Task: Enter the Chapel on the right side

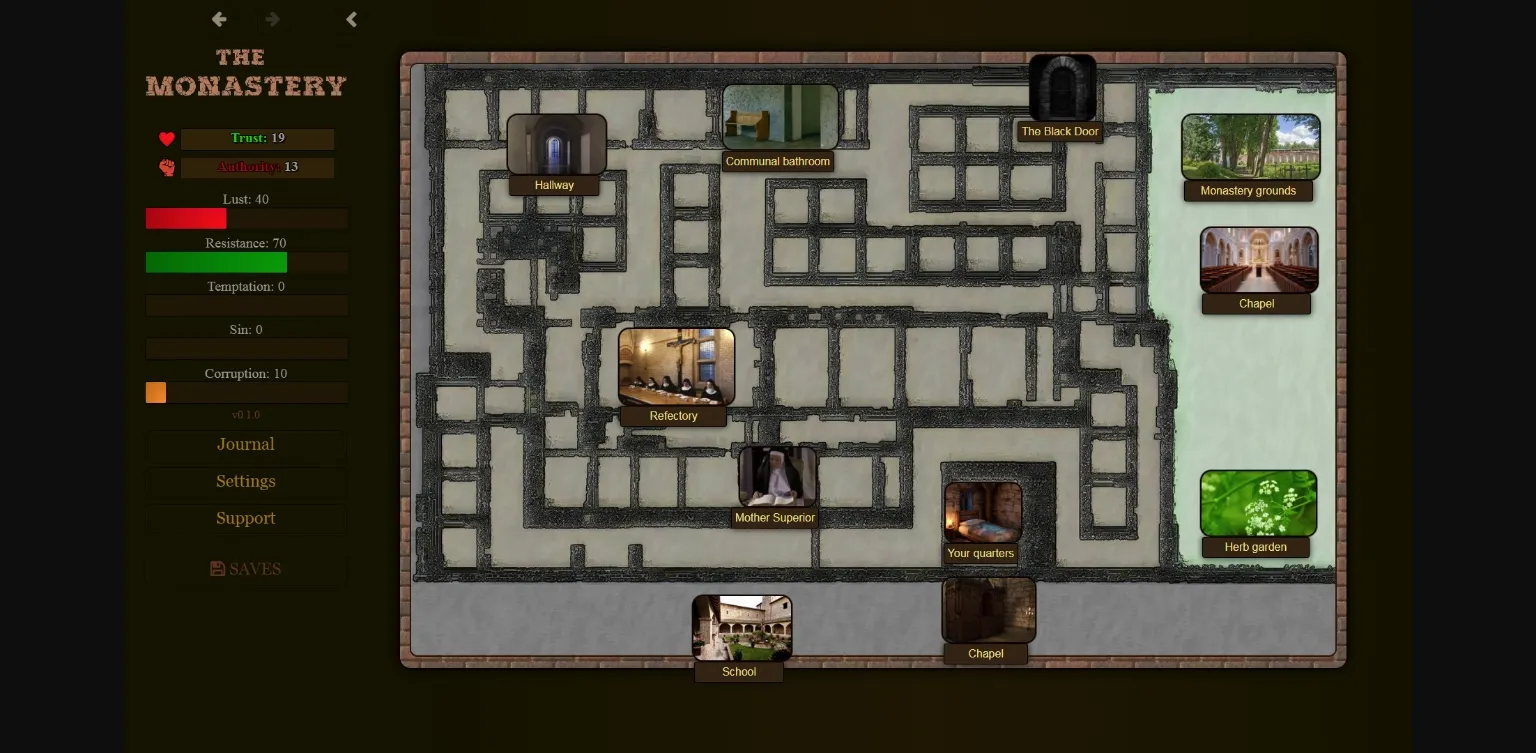Action: coord(1257,259)
